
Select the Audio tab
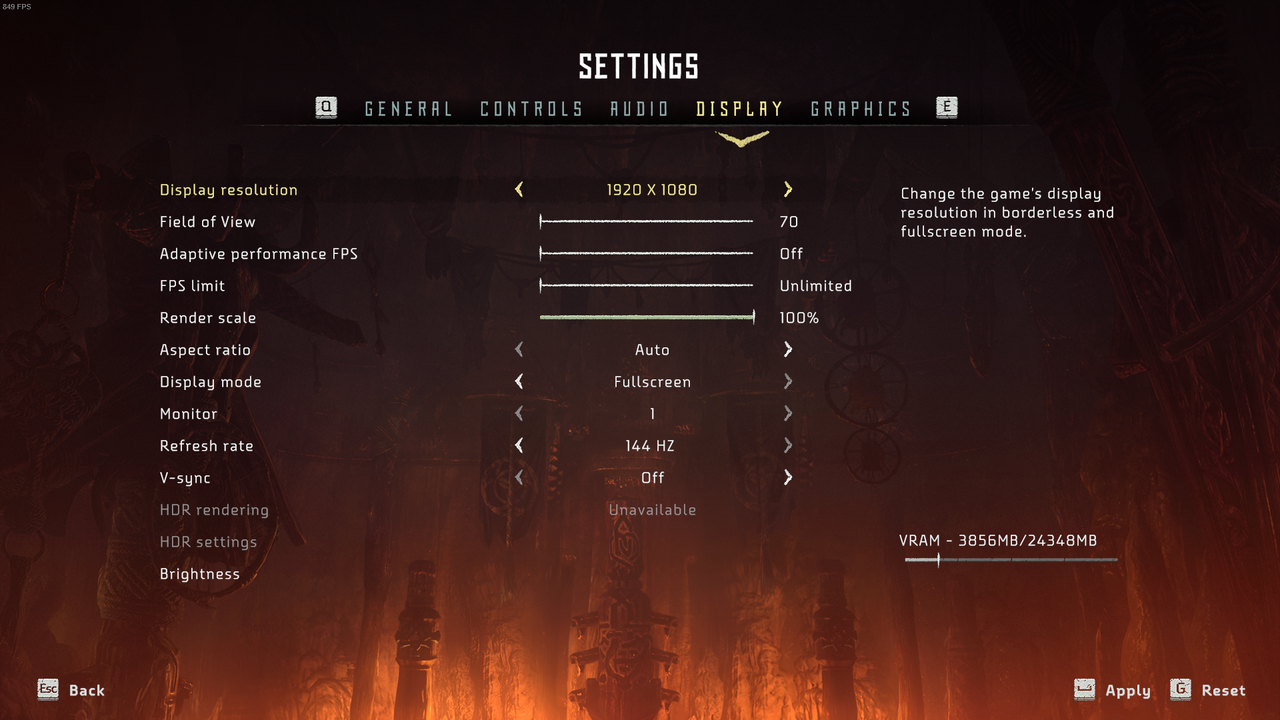[639, 109]
